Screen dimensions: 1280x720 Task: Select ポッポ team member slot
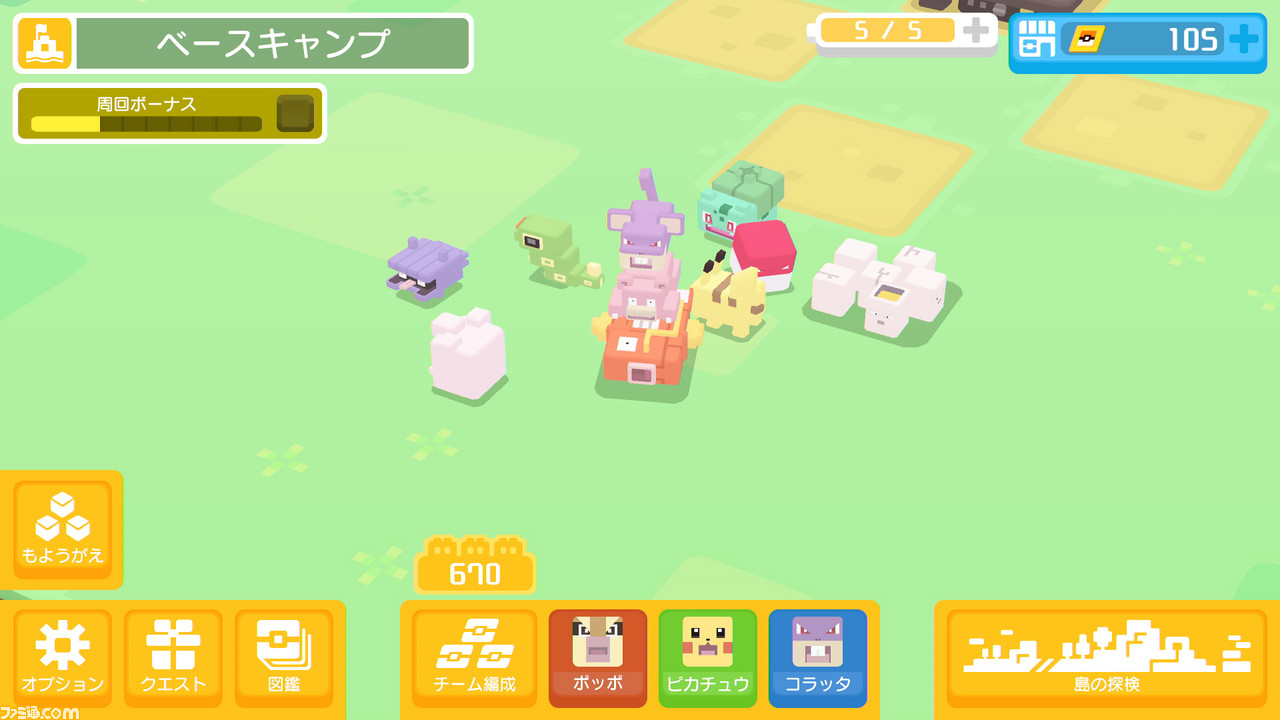[x=598, y=657]
